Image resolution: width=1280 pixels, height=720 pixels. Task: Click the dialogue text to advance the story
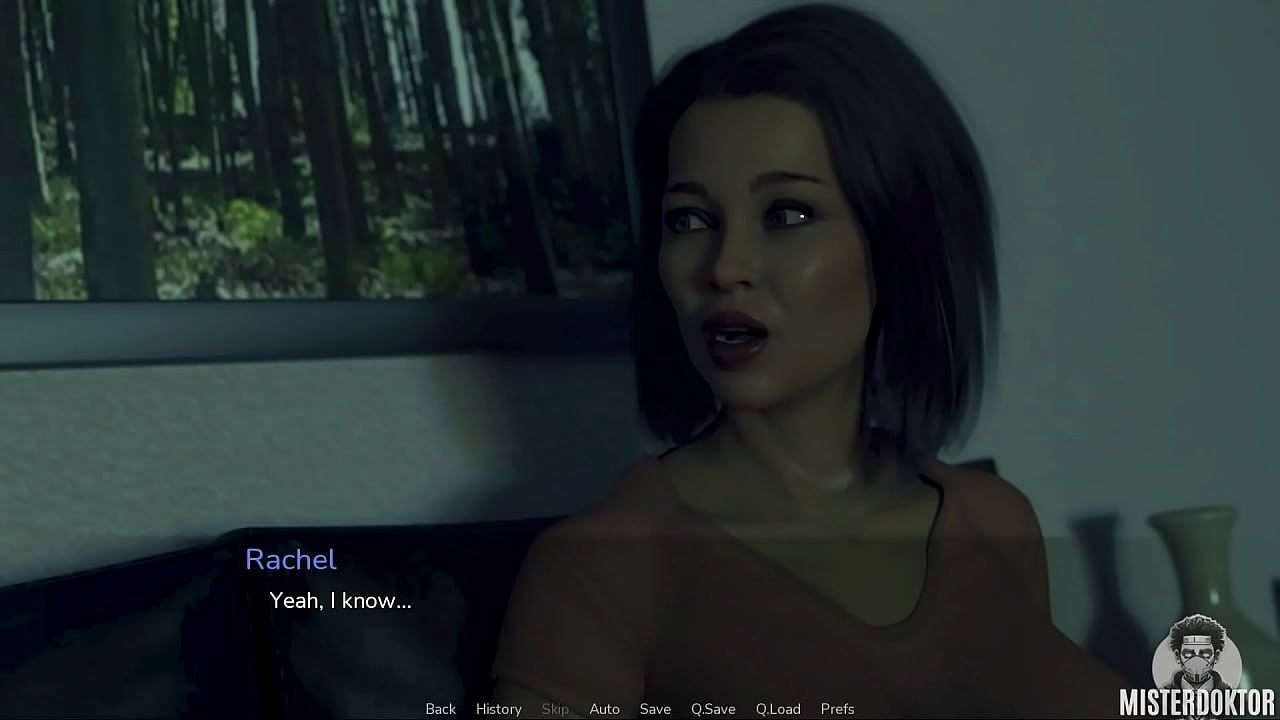341,601
